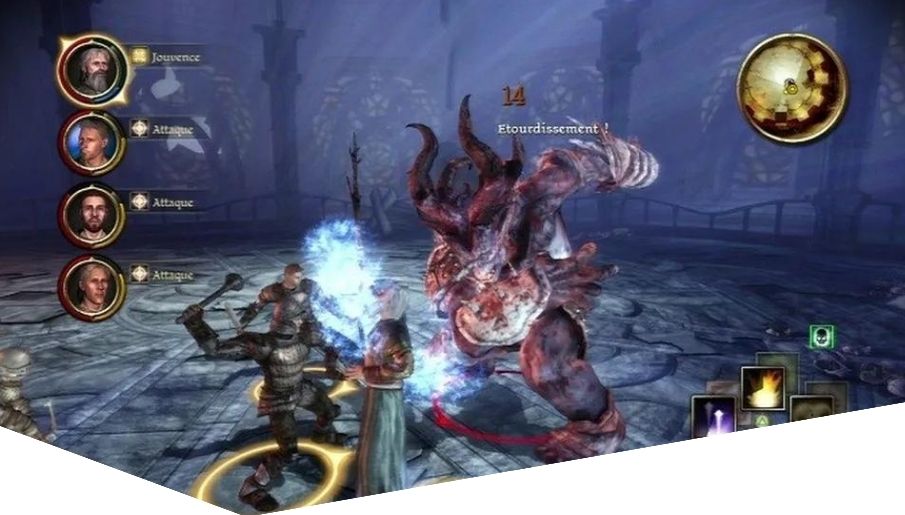This screenshot has width=905, height=515.
Task: Select the grey-bearded old man's portrait
Action: (x=91, y=70)
